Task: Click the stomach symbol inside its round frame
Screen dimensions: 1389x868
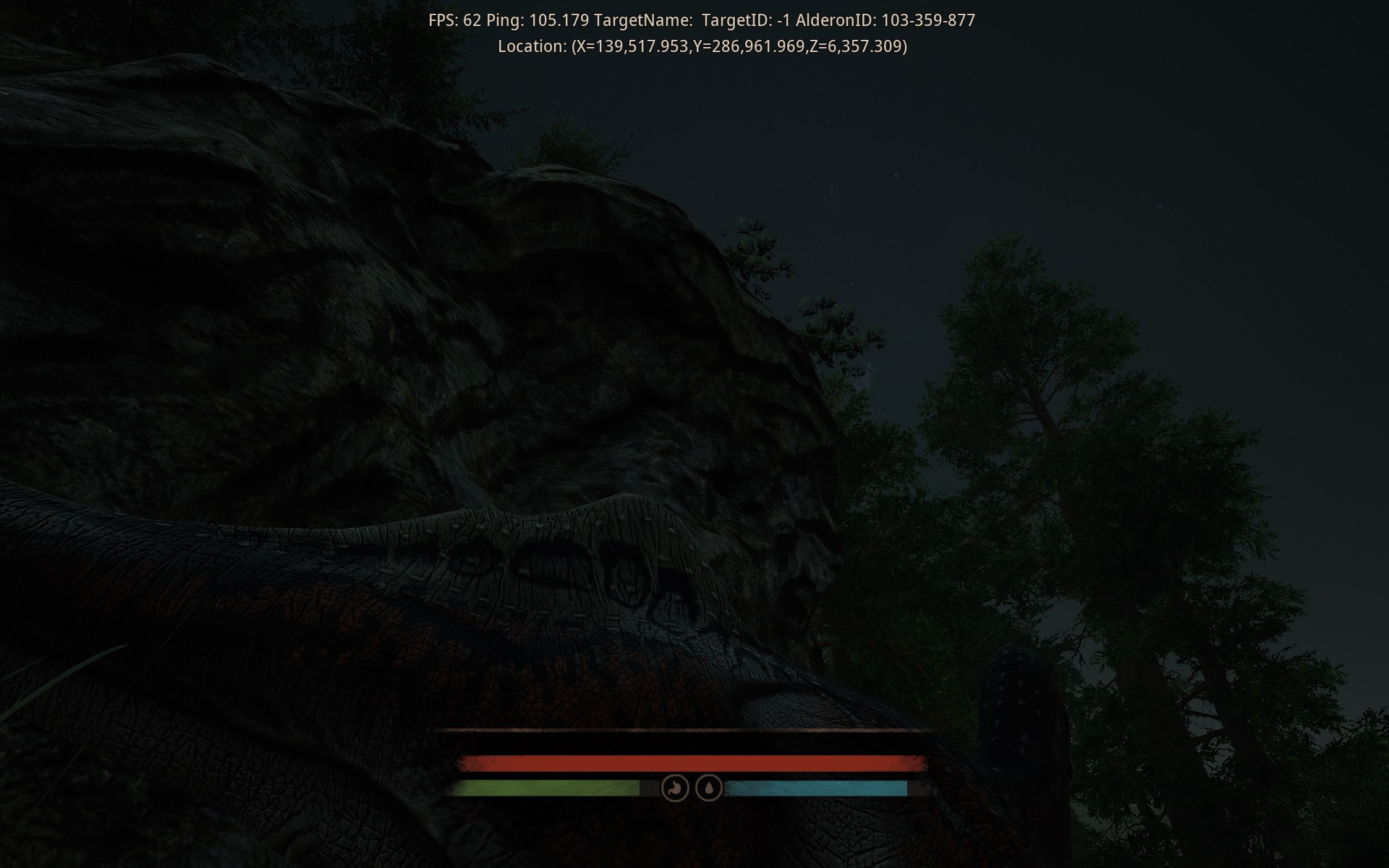Action: point(674,789)
